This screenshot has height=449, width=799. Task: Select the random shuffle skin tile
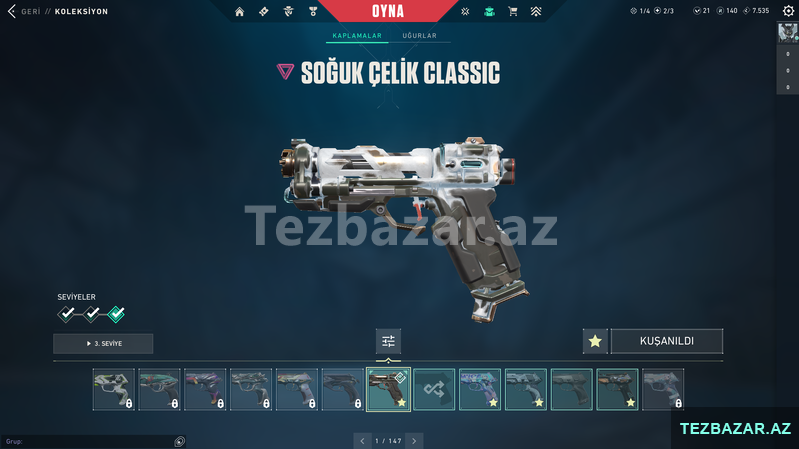coord(434,389)
